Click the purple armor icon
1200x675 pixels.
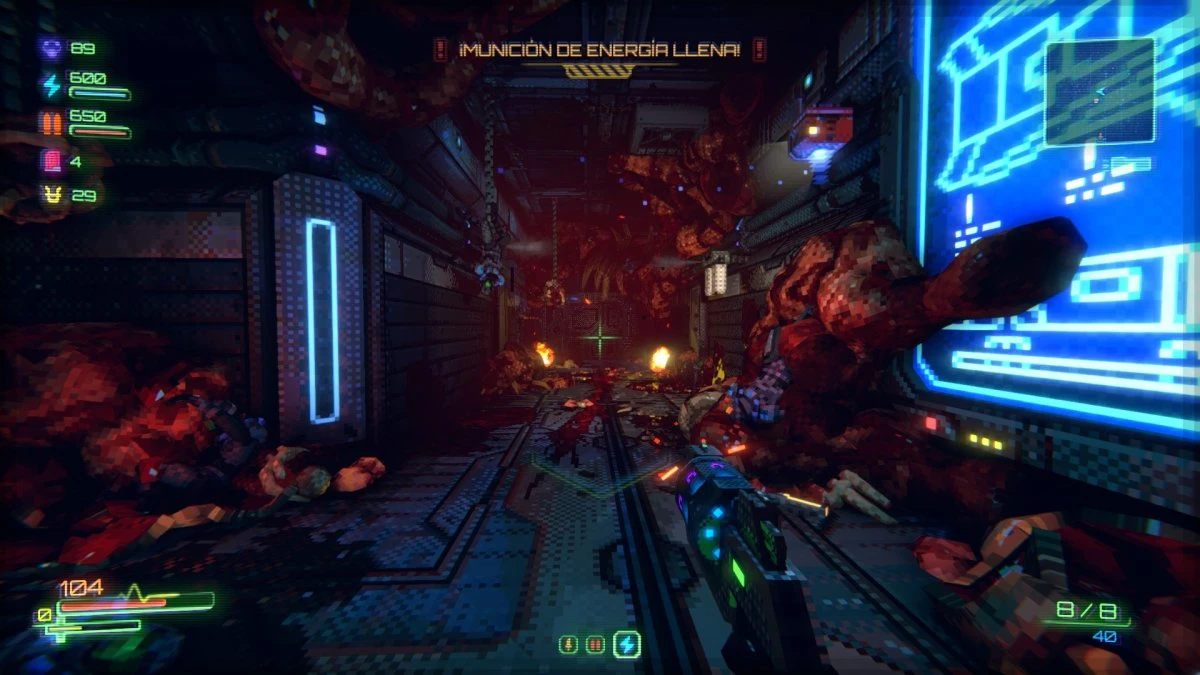[51, 48]
